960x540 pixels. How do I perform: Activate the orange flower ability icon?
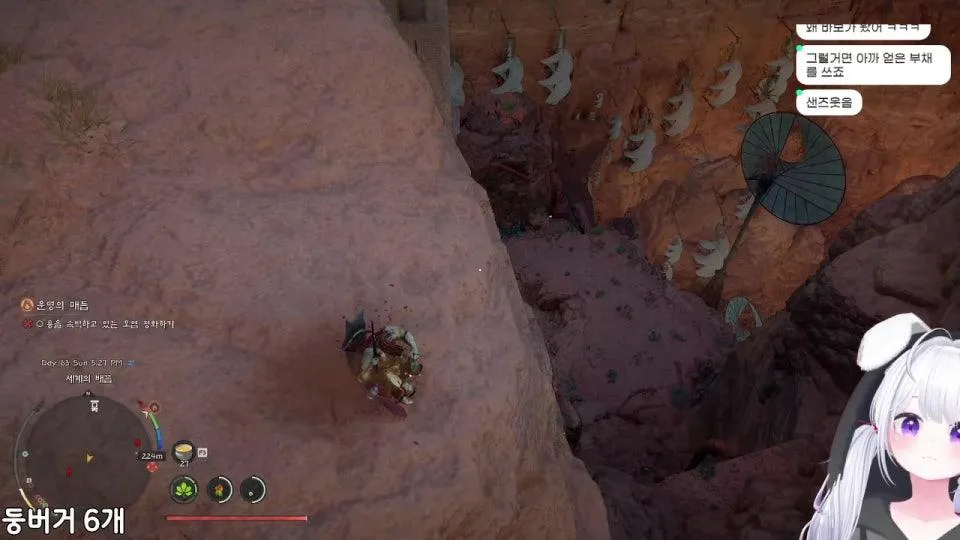coord(219,489)
